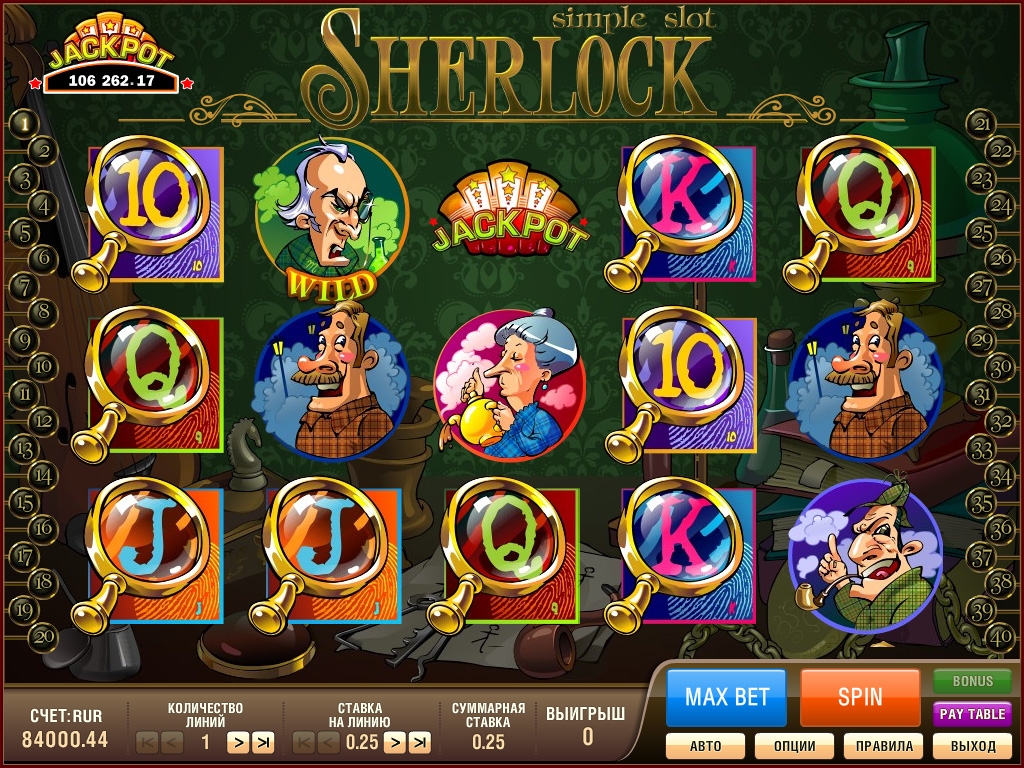The image size is (1024, 768).
Task: Show the ПРАВИЛА rules
Action: 883,746
